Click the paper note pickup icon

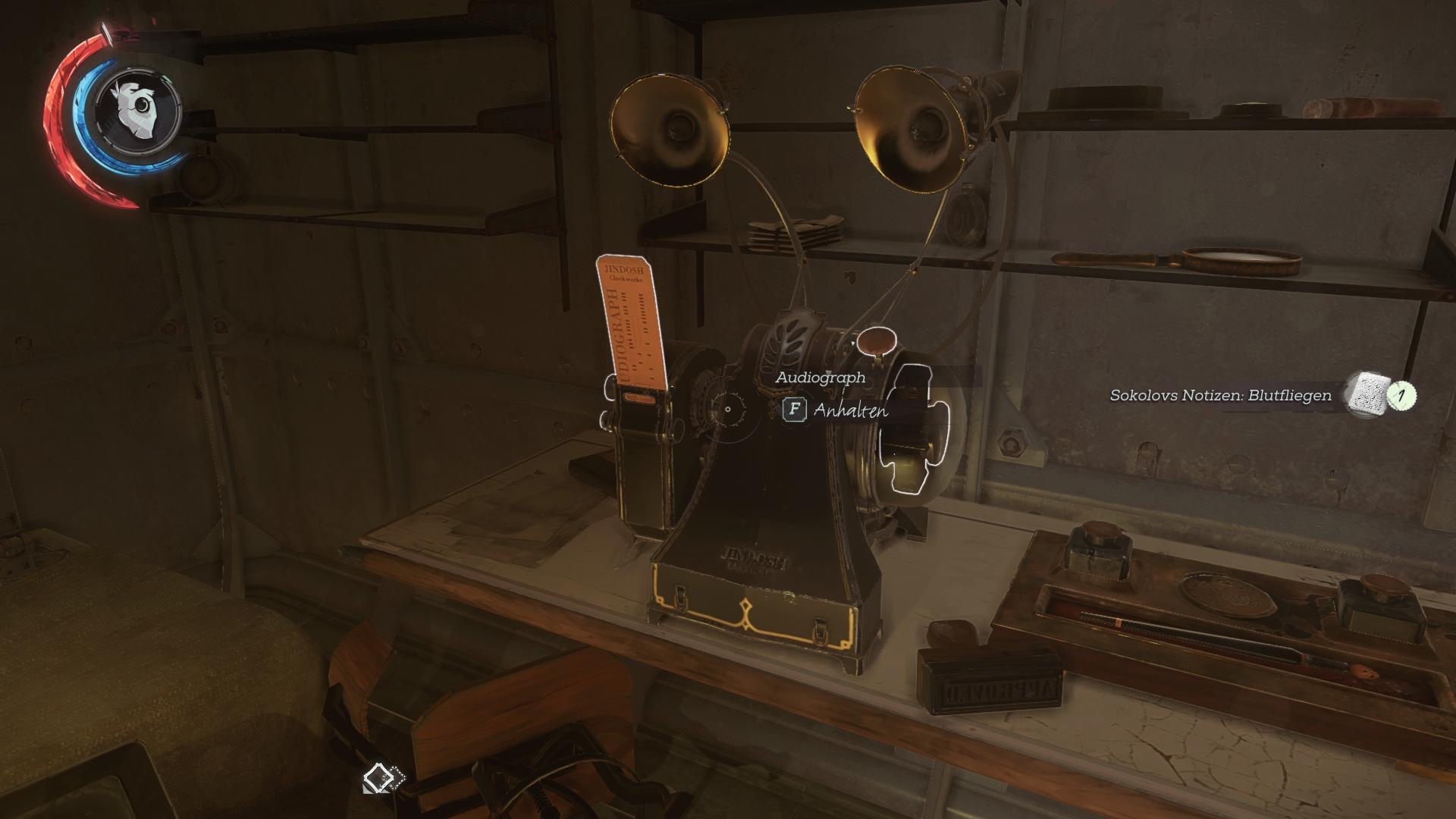(1367, 394)
